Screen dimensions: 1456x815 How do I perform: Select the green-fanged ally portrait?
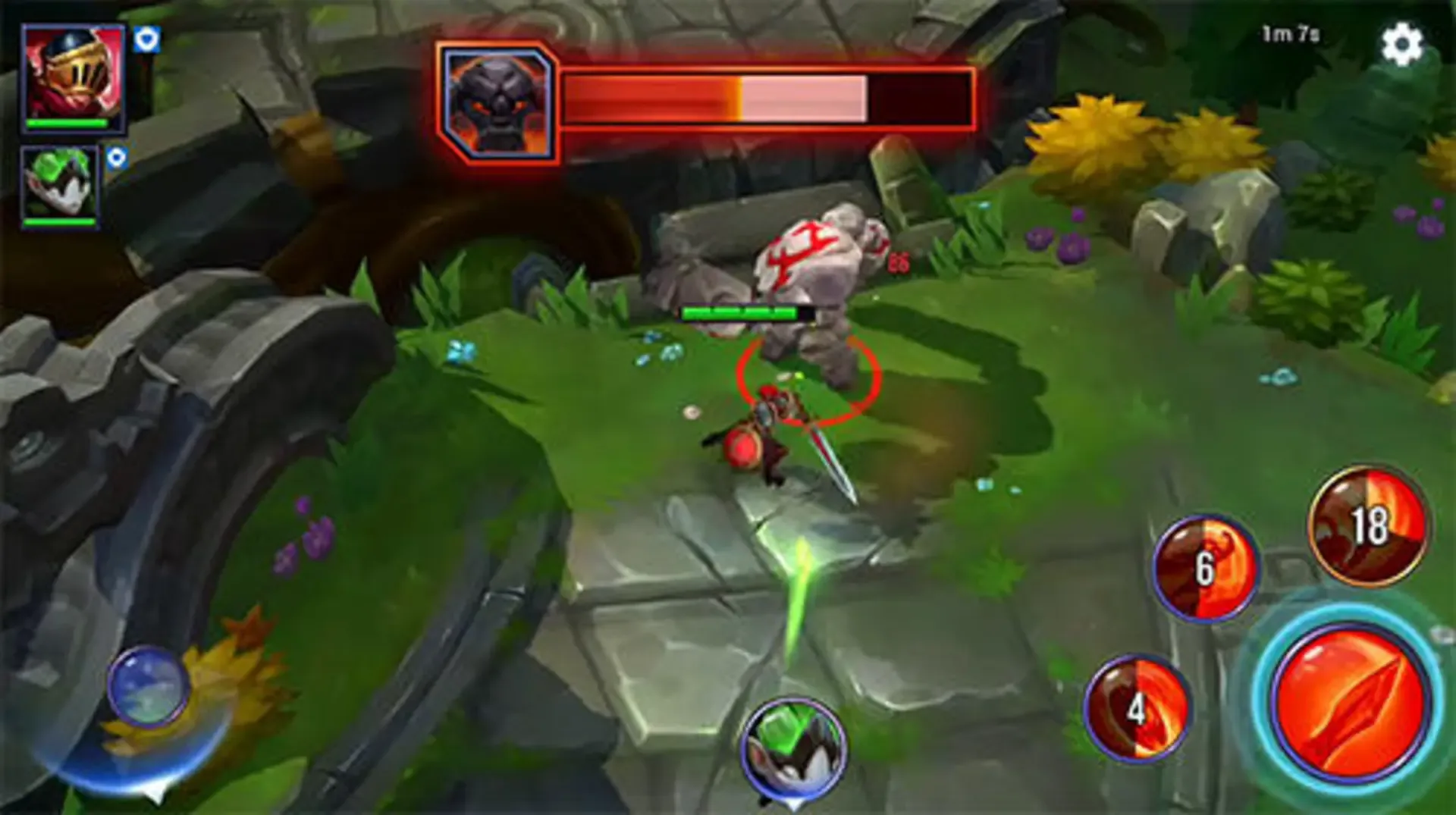57,184
